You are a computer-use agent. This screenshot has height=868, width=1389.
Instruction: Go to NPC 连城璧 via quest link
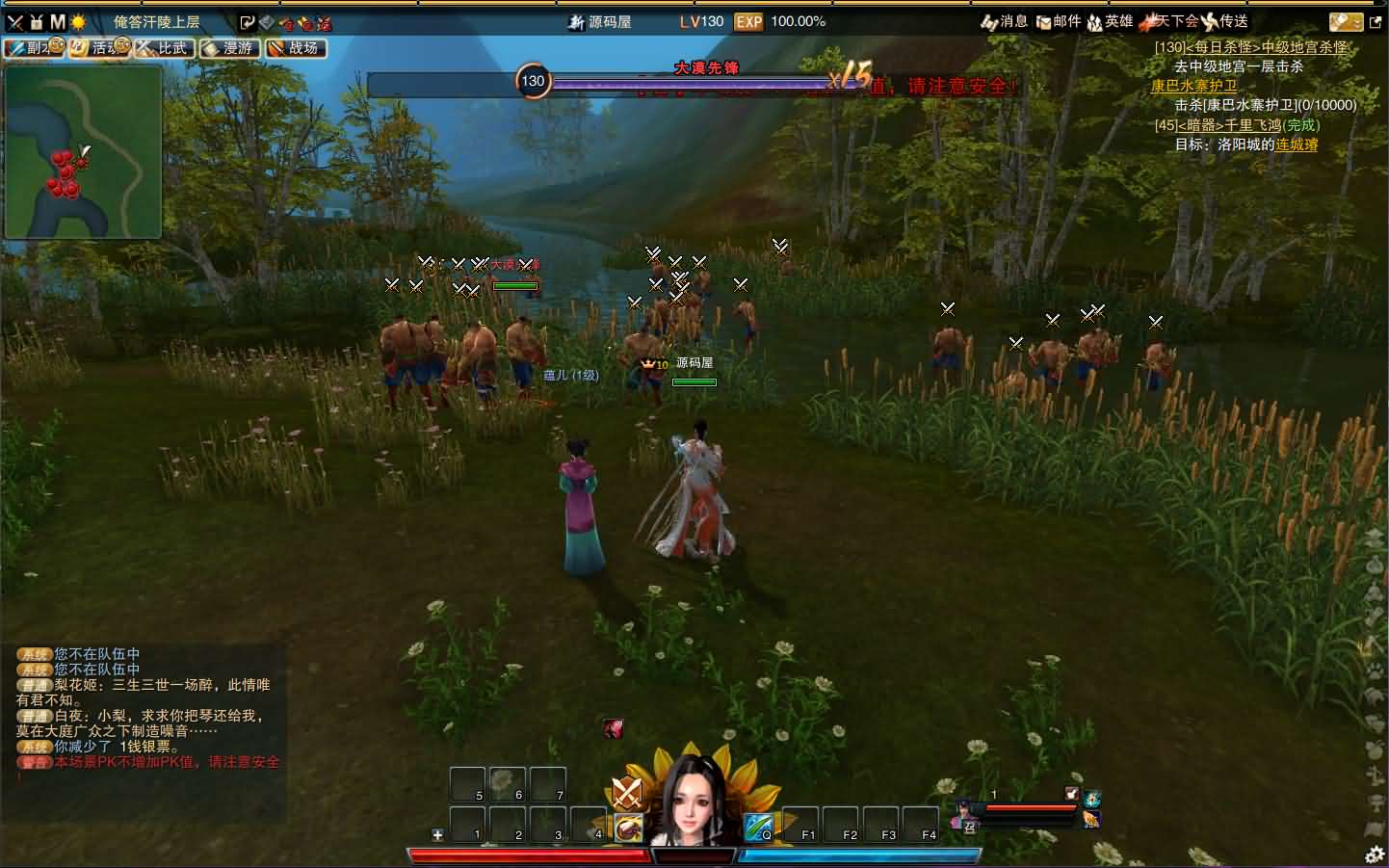pyautogui.click(x=1297, y=145)
